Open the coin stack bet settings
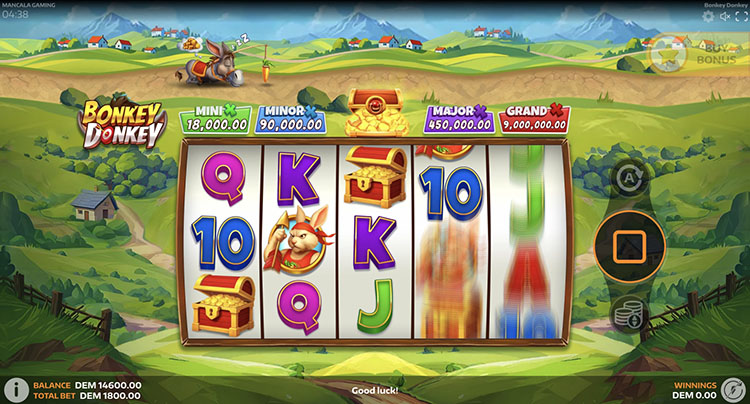Image resolution: width=750 pixels, height=404 pixels. (x=629, y=313)
